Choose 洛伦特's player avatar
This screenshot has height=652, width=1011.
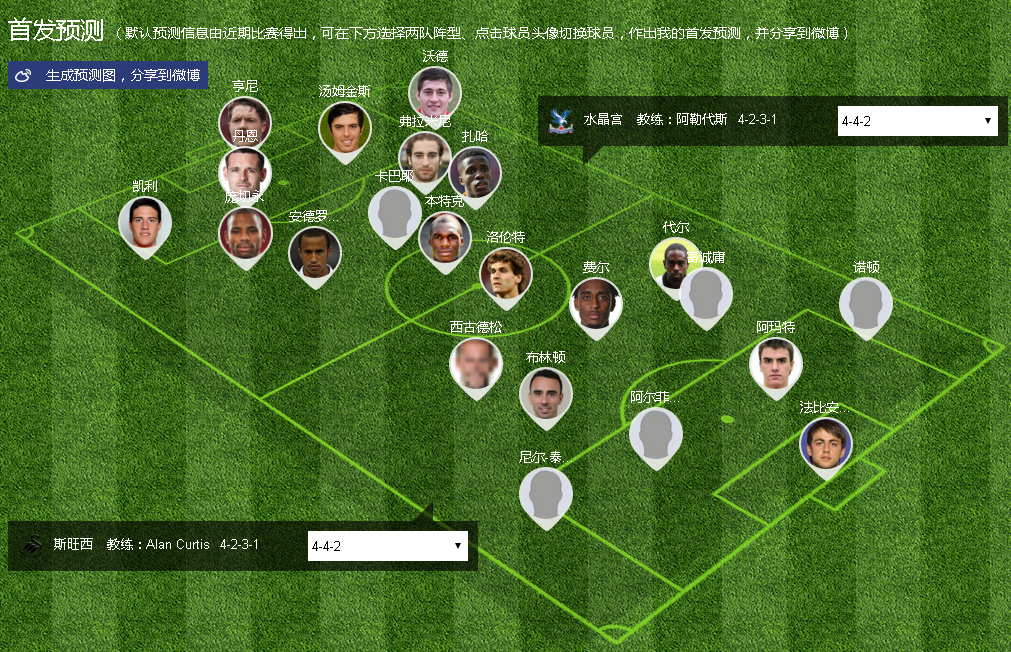(x=506, y=273)
